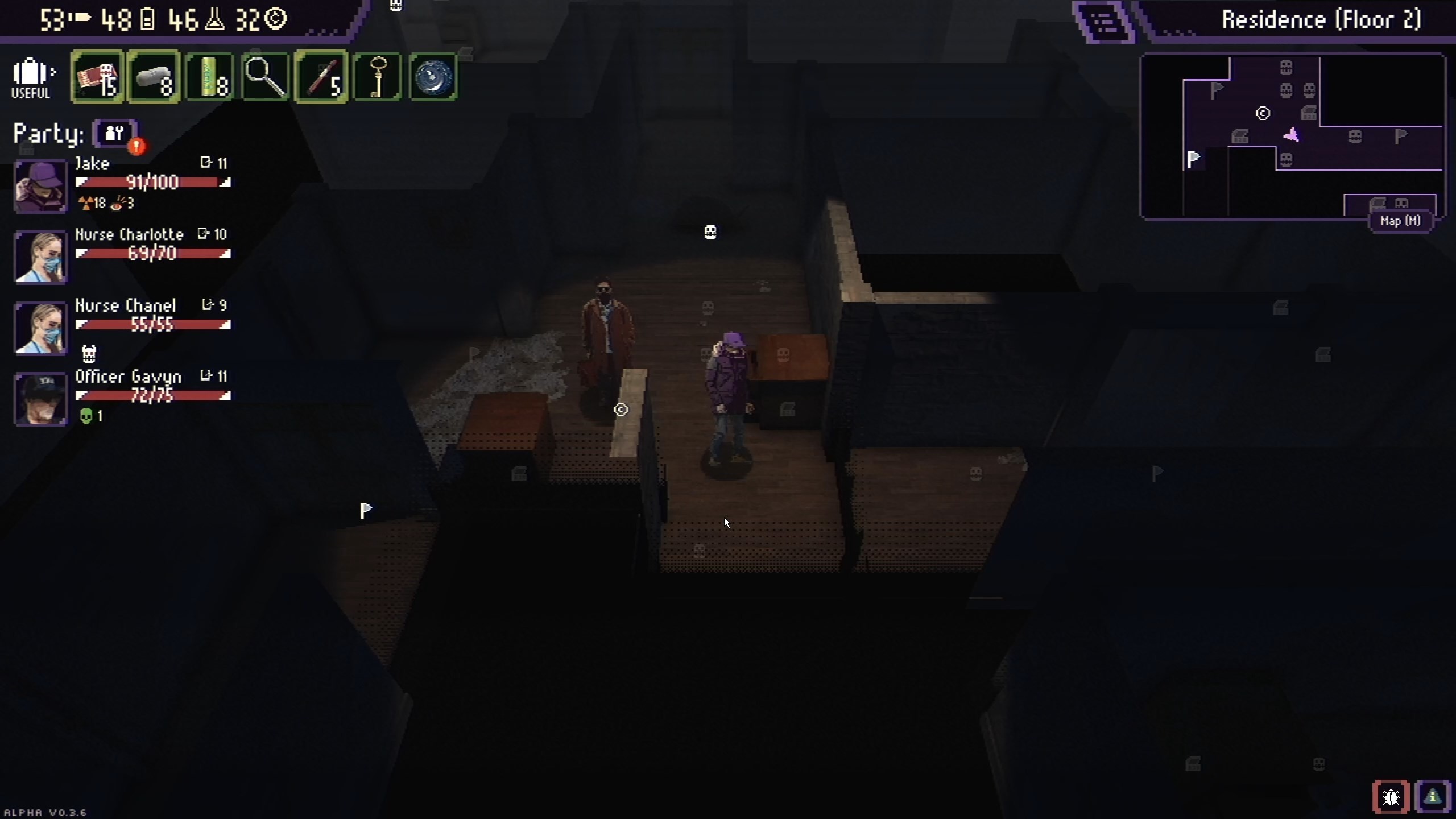Image resolution: width=1456 pixels, height=819 pixels.
Task: Select Jake's party portrait
Action: (x=40, y=185)
